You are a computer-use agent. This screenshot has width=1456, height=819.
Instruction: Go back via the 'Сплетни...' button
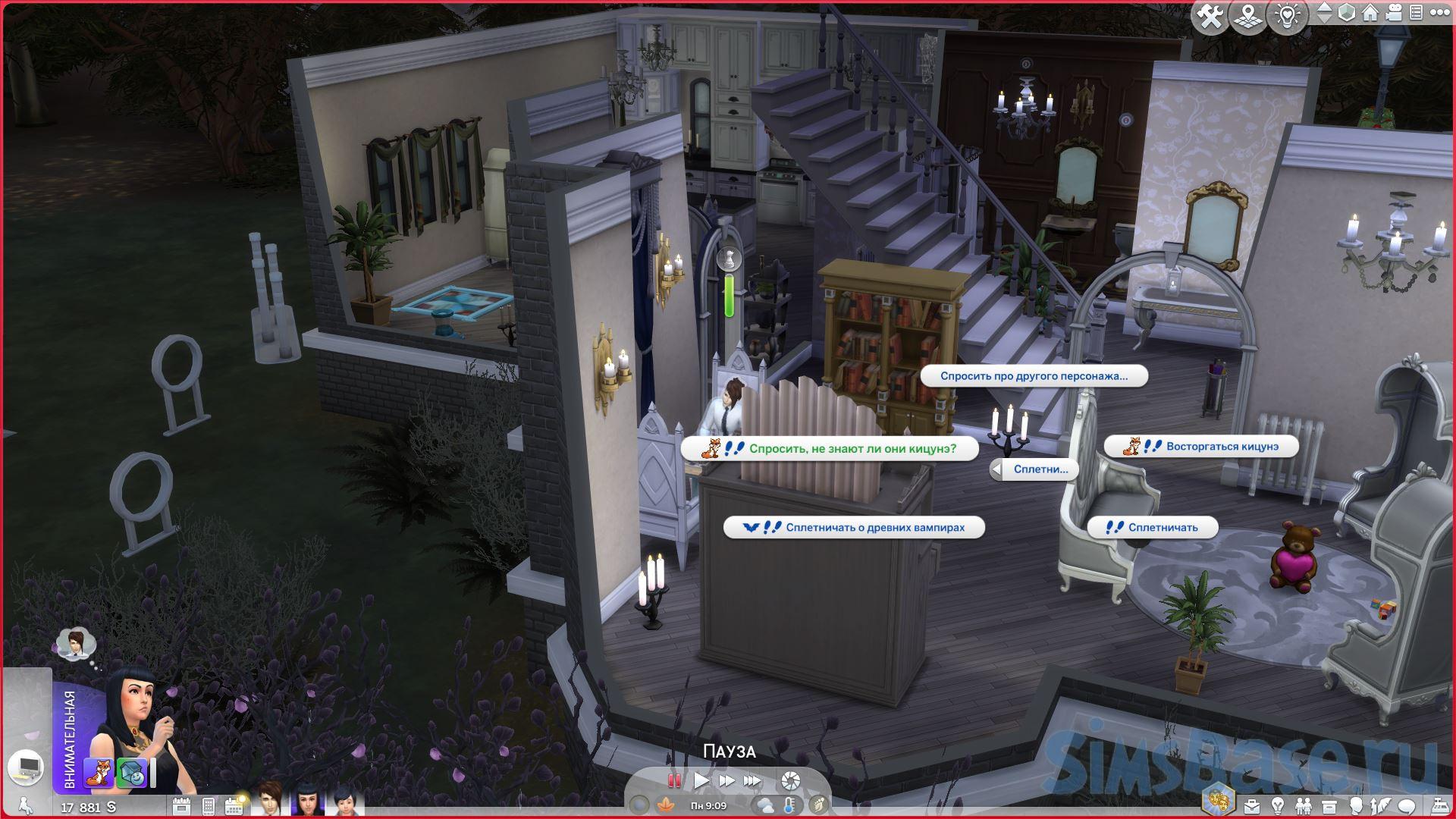[x=1033, y=469]
